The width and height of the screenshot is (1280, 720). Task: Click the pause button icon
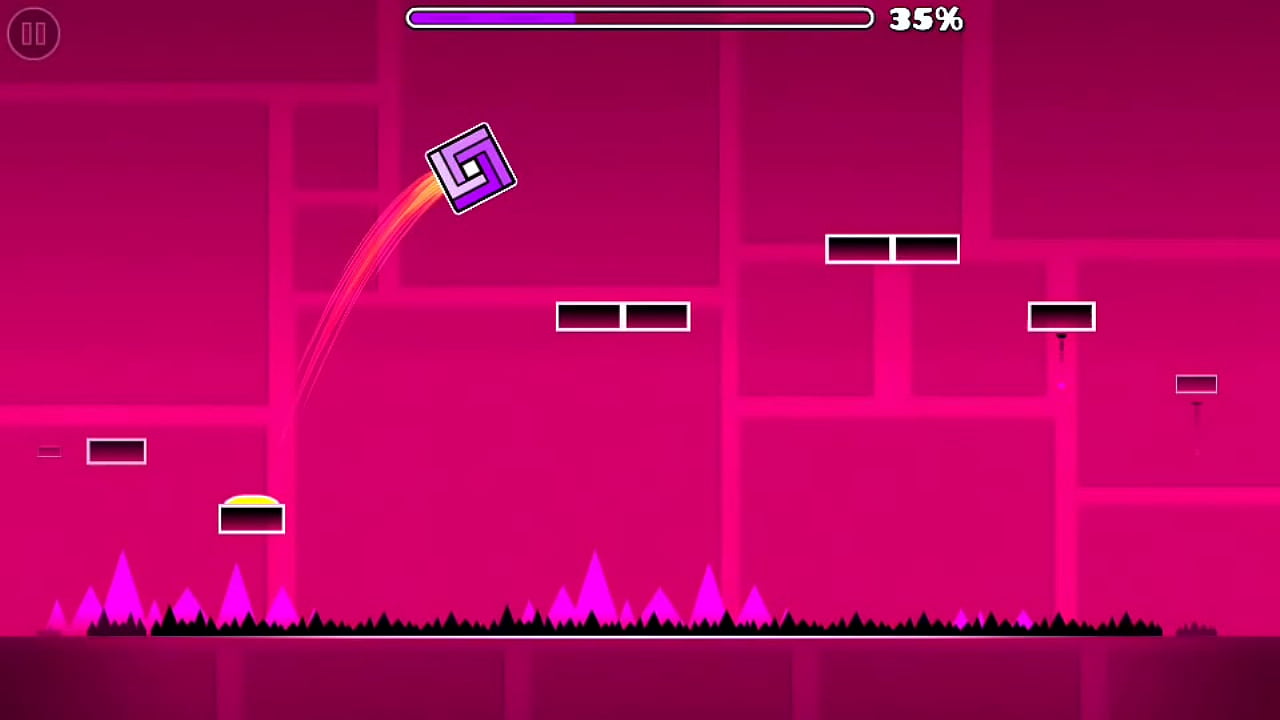[33, 33]
